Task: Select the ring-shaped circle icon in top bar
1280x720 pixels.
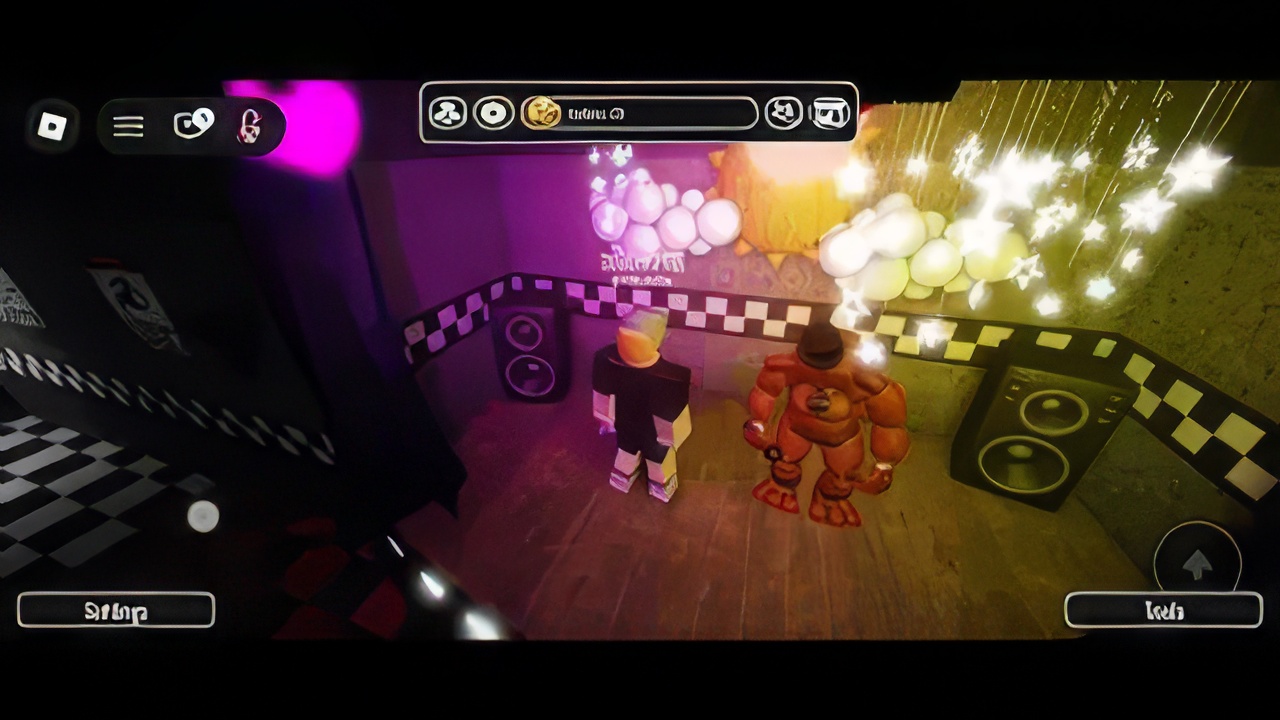Action: pos(493,113)
